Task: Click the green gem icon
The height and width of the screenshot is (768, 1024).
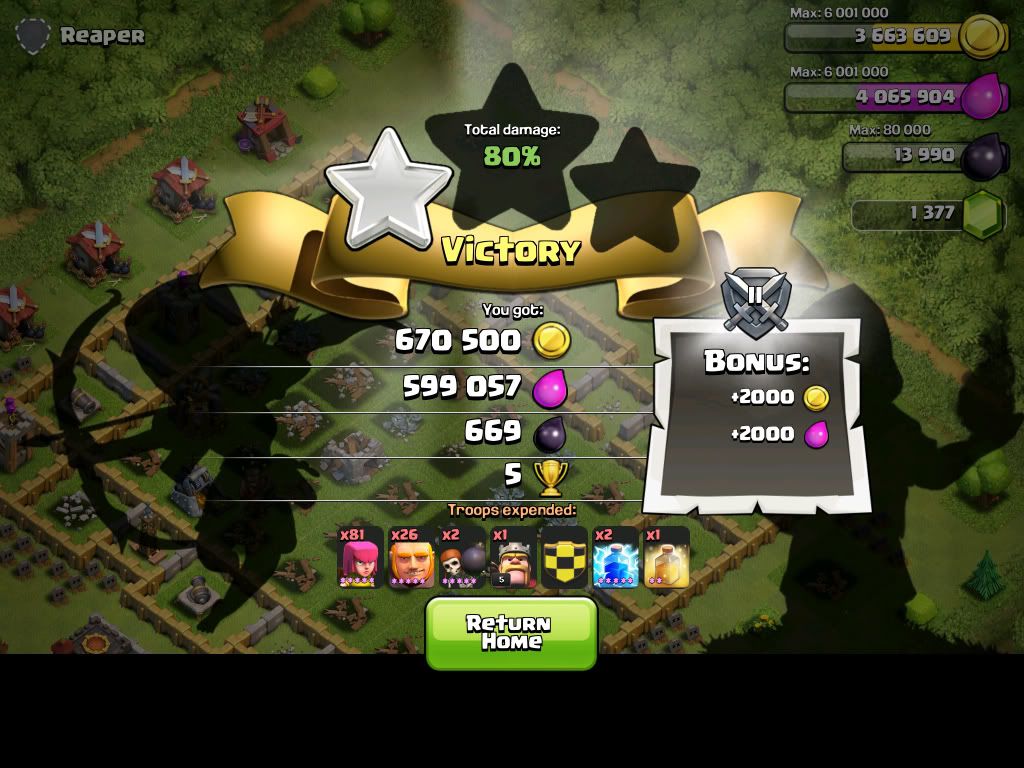Action: tap(982, 214)
